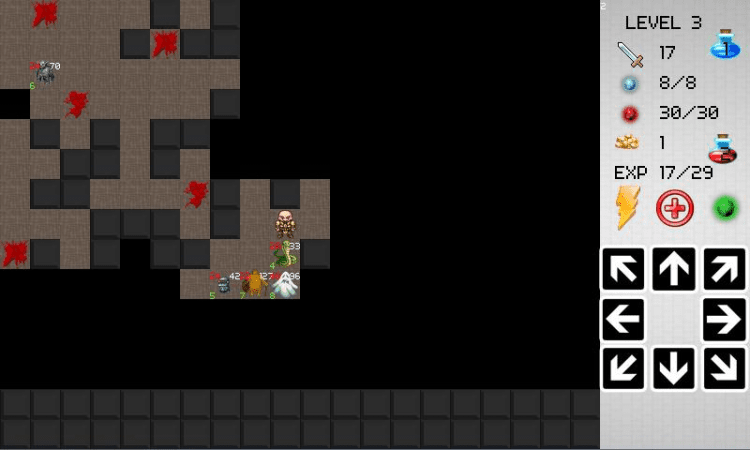Use the green orb ability

725,208
